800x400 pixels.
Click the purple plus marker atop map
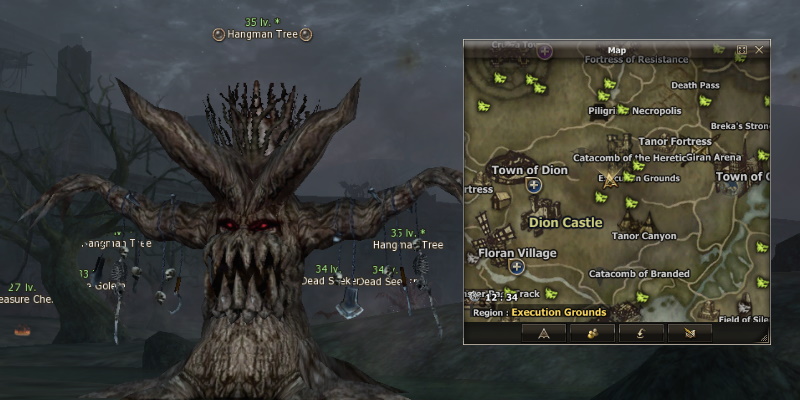[x=544, y=50]
